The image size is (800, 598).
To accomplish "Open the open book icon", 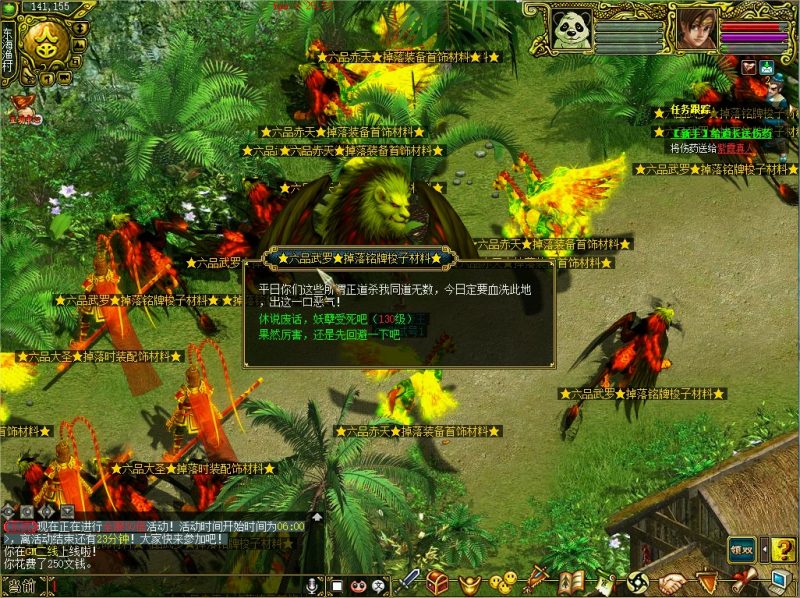I will click(572, 581).
